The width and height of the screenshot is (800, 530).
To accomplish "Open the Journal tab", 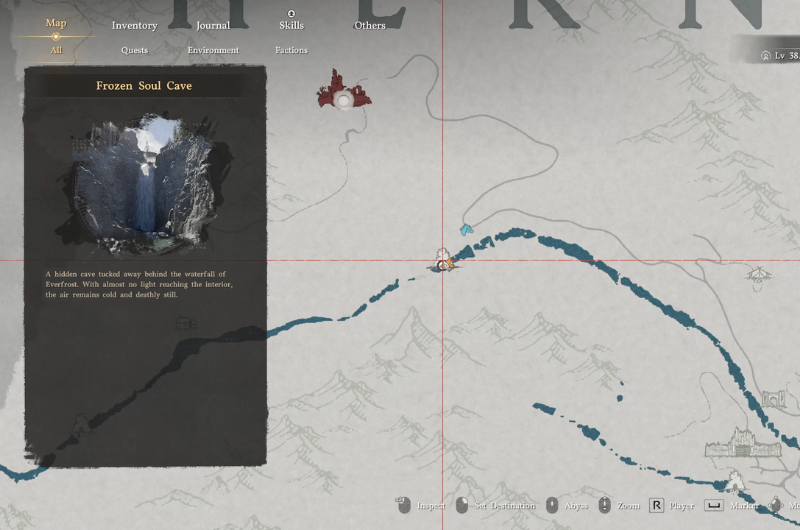I will pos(212,25).
